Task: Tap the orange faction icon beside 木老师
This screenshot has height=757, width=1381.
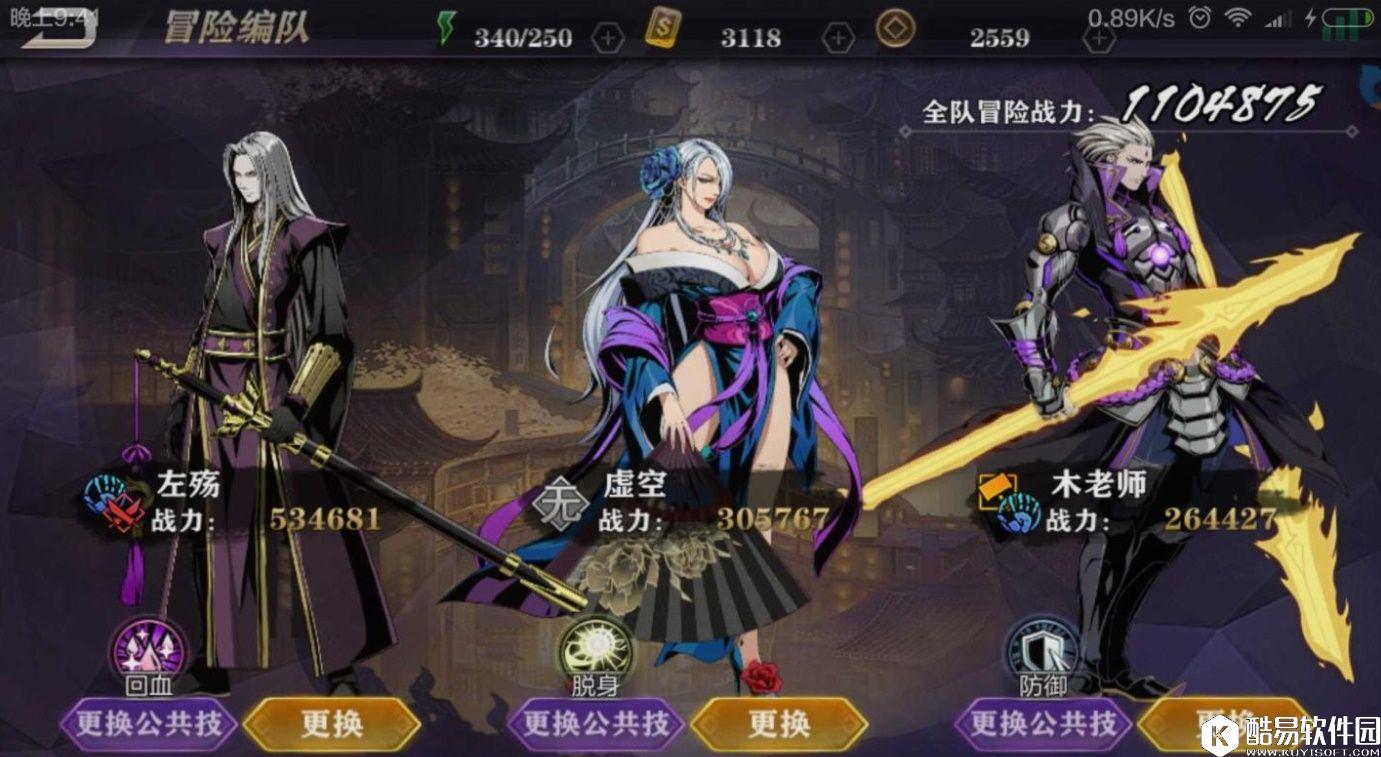Action: coord(995,487)
